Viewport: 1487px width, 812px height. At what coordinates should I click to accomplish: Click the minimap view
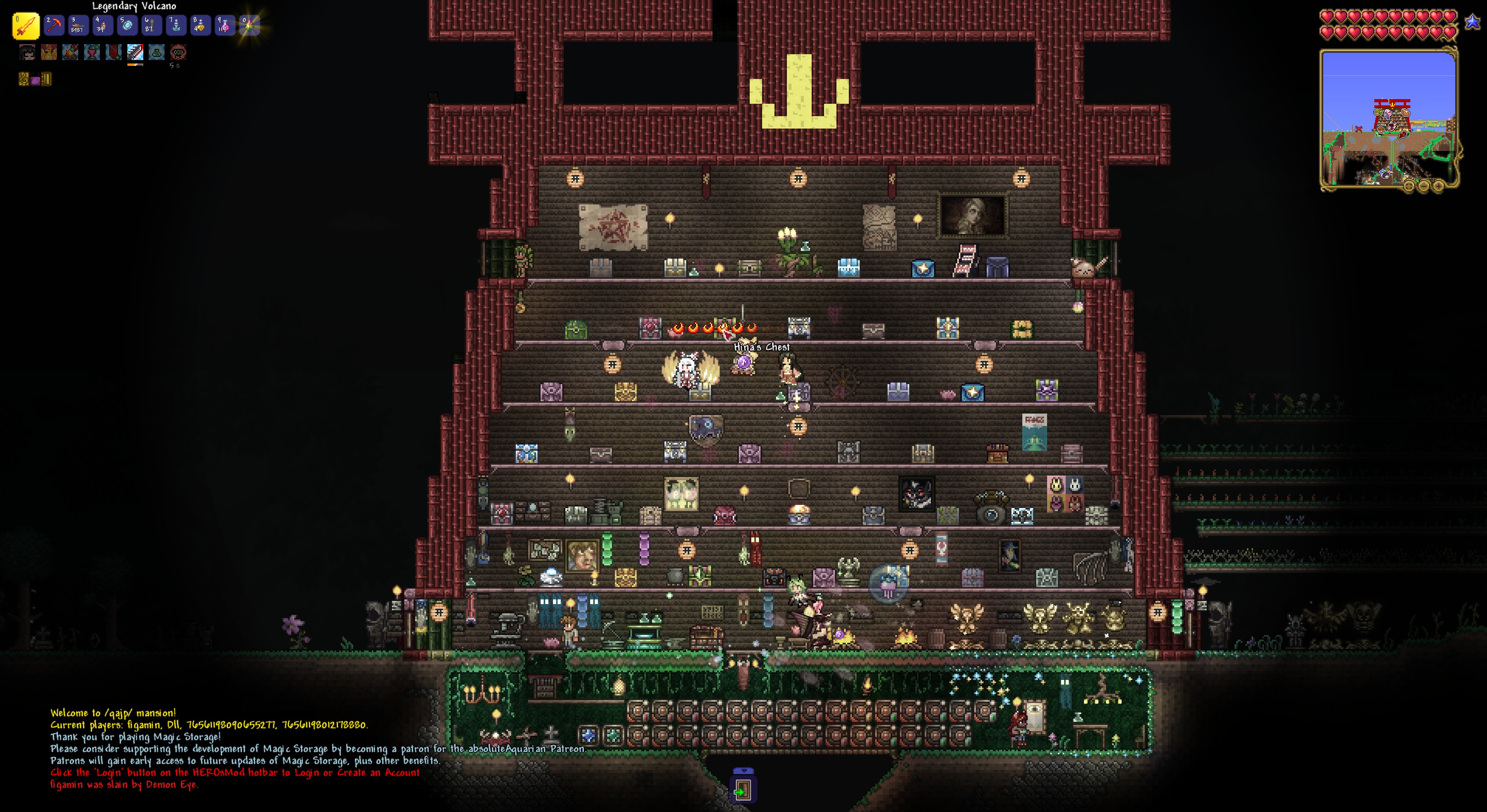point(1388,118)
